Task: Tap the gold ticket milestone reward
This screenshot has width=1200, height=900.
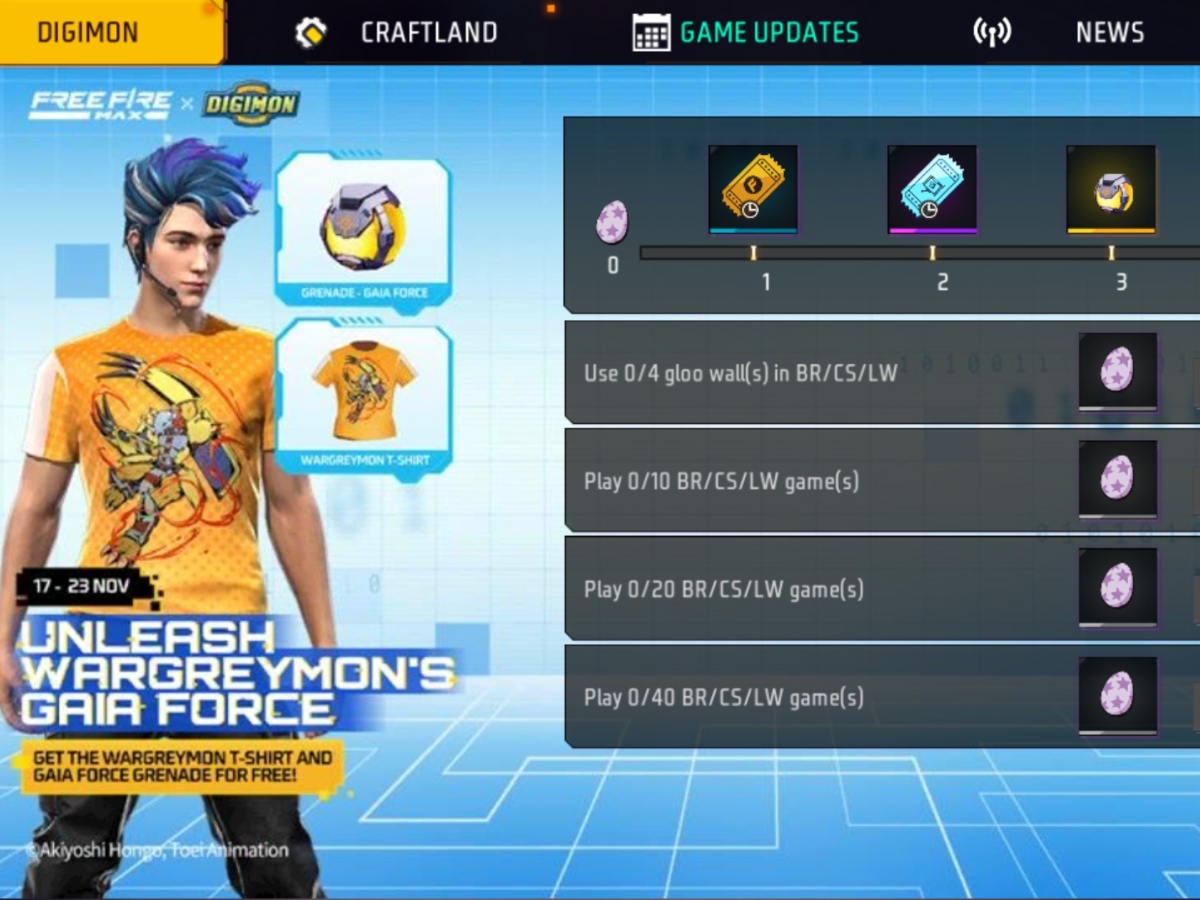Action: (x=753, y=189)
